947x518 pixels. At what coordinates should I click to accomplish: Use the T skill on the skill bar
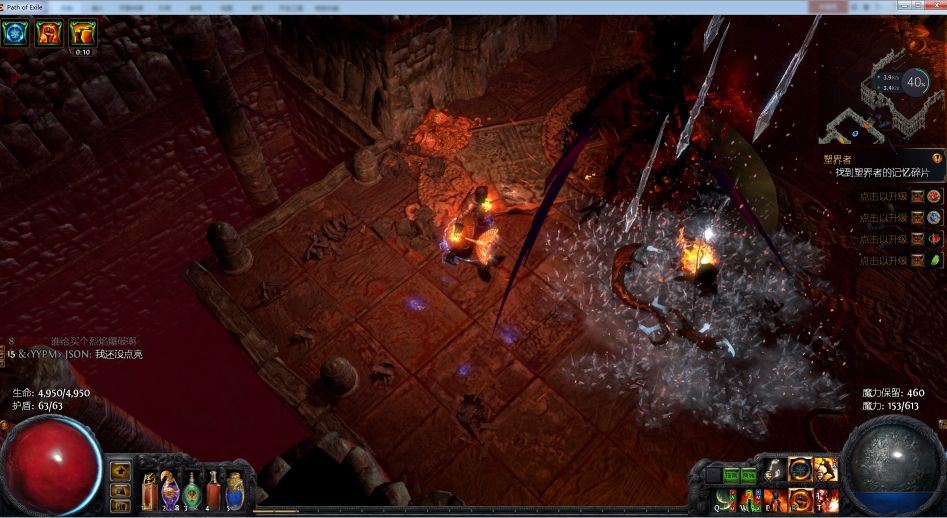826,499
